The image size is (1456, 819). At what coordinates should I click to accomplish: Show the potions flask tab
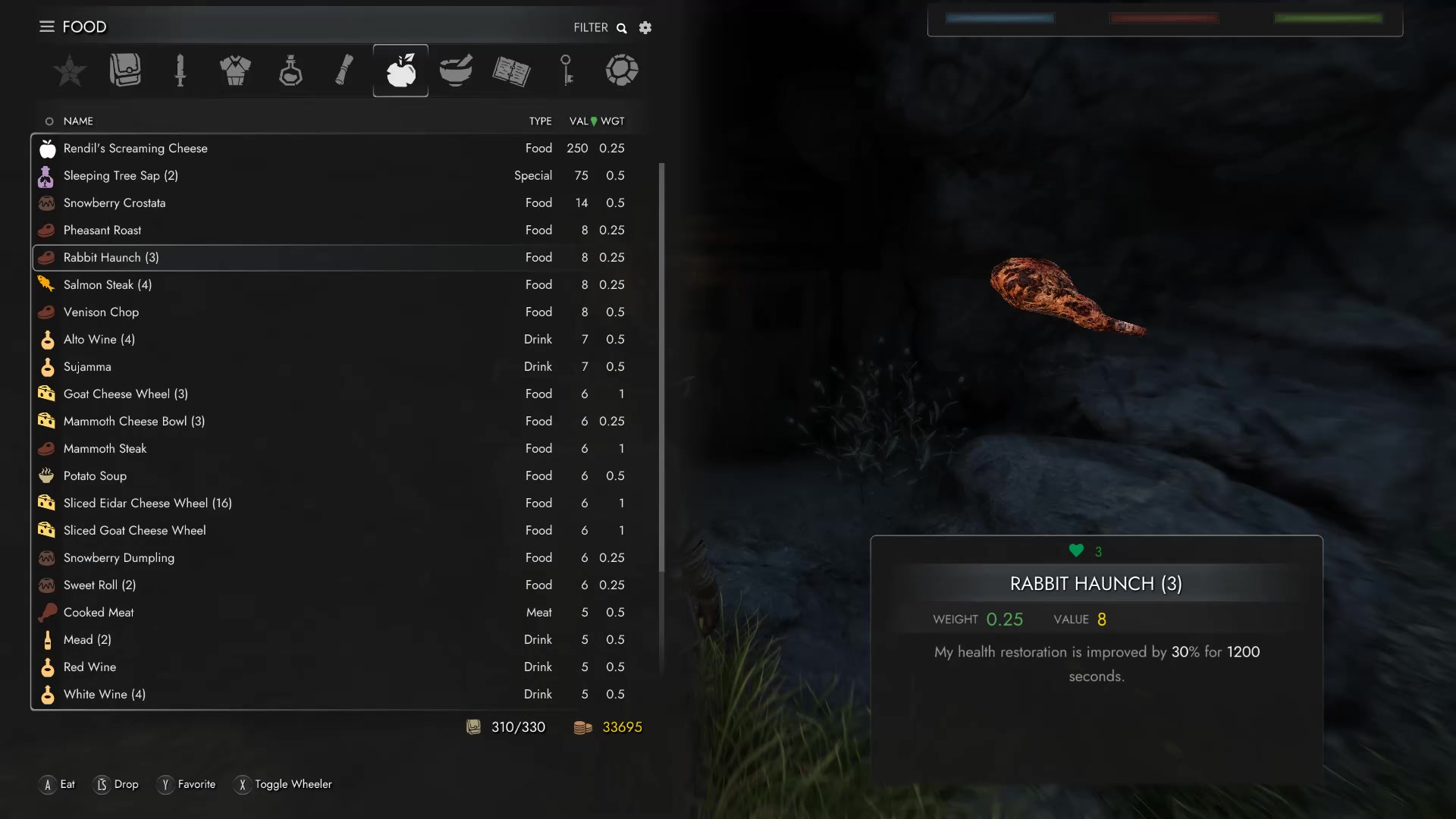pyautogui.click(x=290, y=71)
